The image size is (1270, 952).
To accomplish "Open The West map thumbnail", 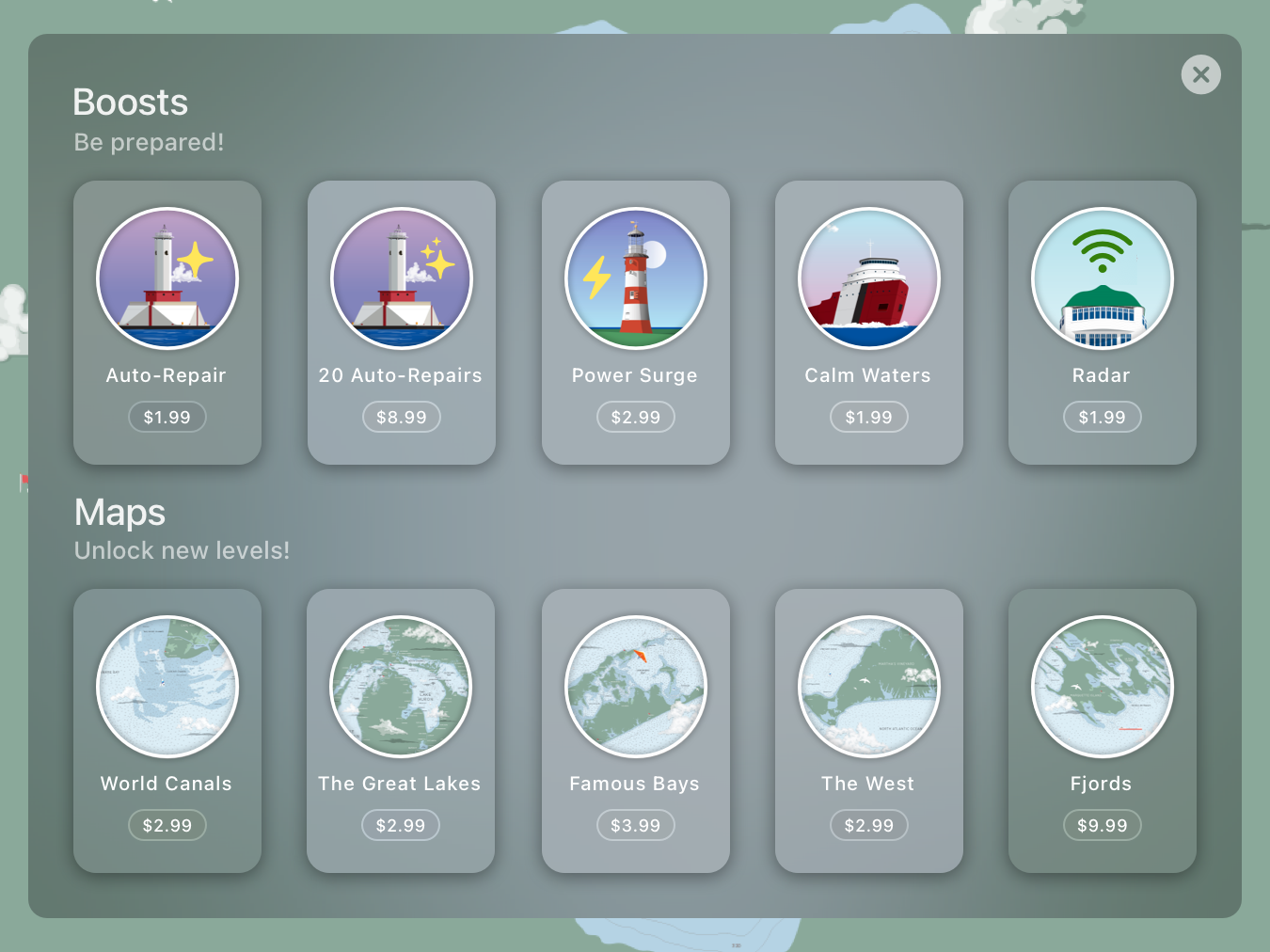I will tap(868, 687).
